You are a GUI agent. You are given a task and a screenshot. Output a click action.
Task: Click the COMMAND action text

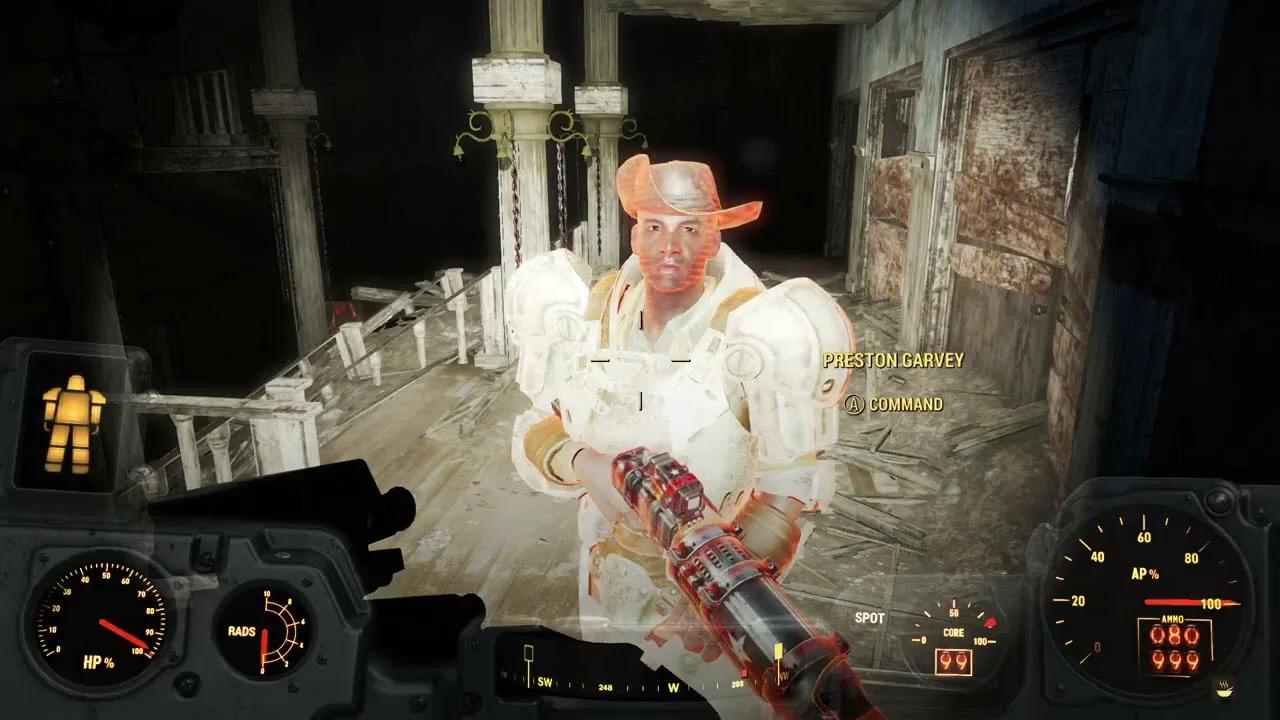click(905, 403)
